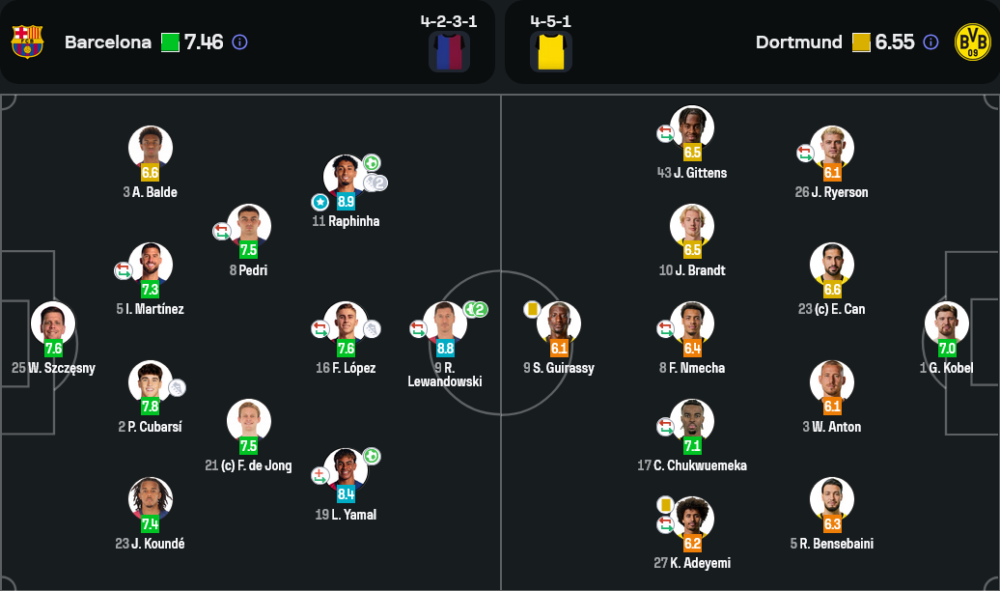
Task: Select the Barcelona club crest
Action: click(x=27, y=42)
